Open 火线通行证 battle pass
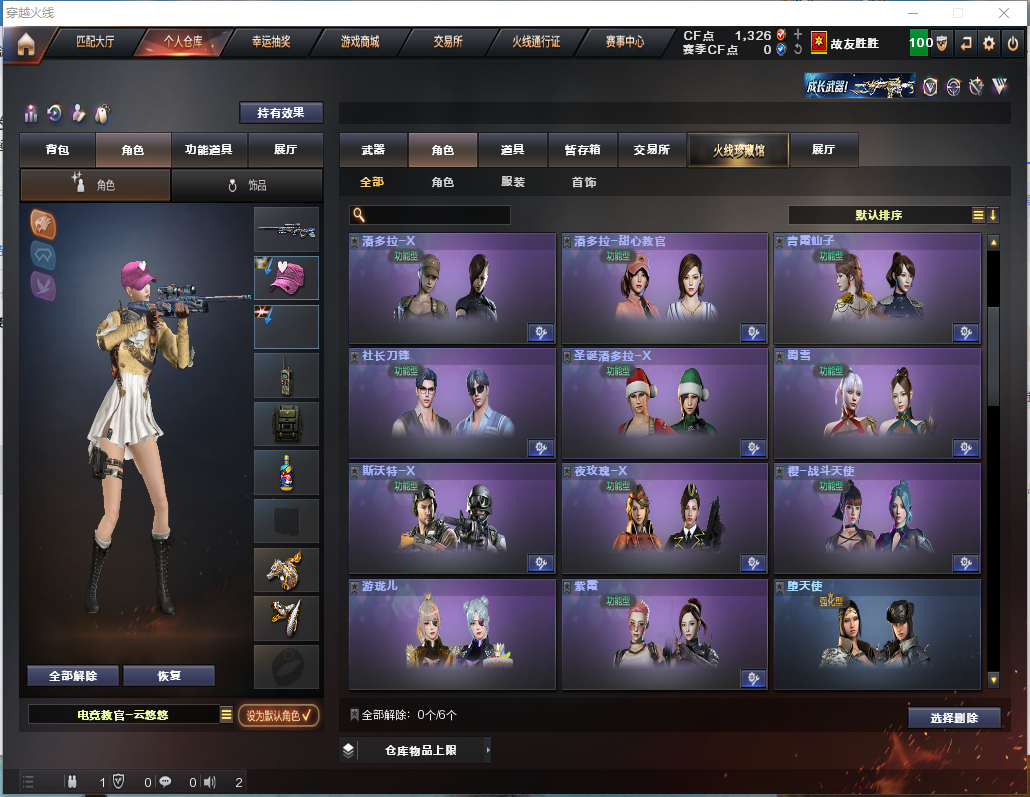The width and height of the screenshot is (1030, 797). (536, 42)
